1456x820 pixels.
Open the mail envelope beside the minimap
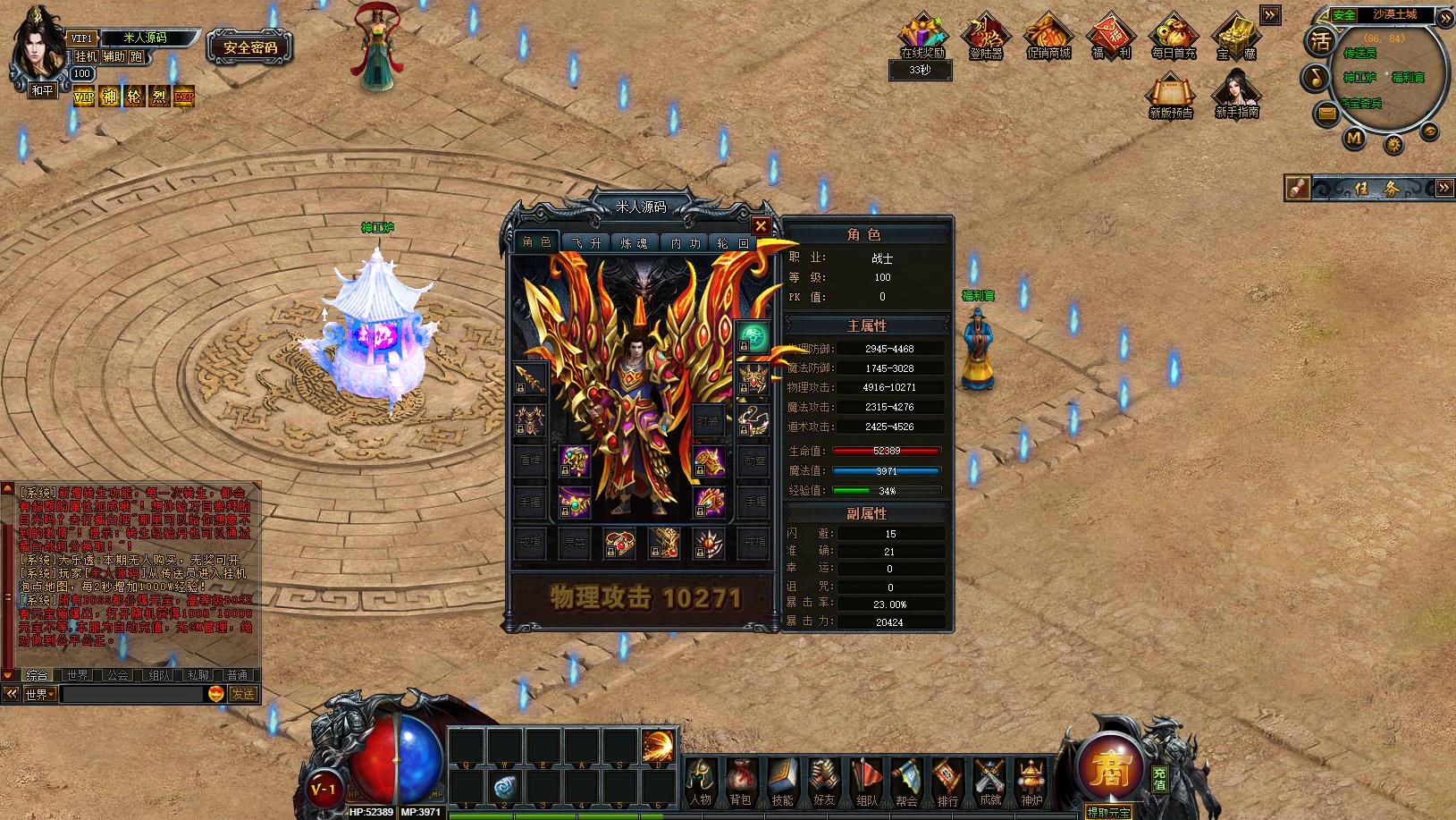(x=1326, y=113)
